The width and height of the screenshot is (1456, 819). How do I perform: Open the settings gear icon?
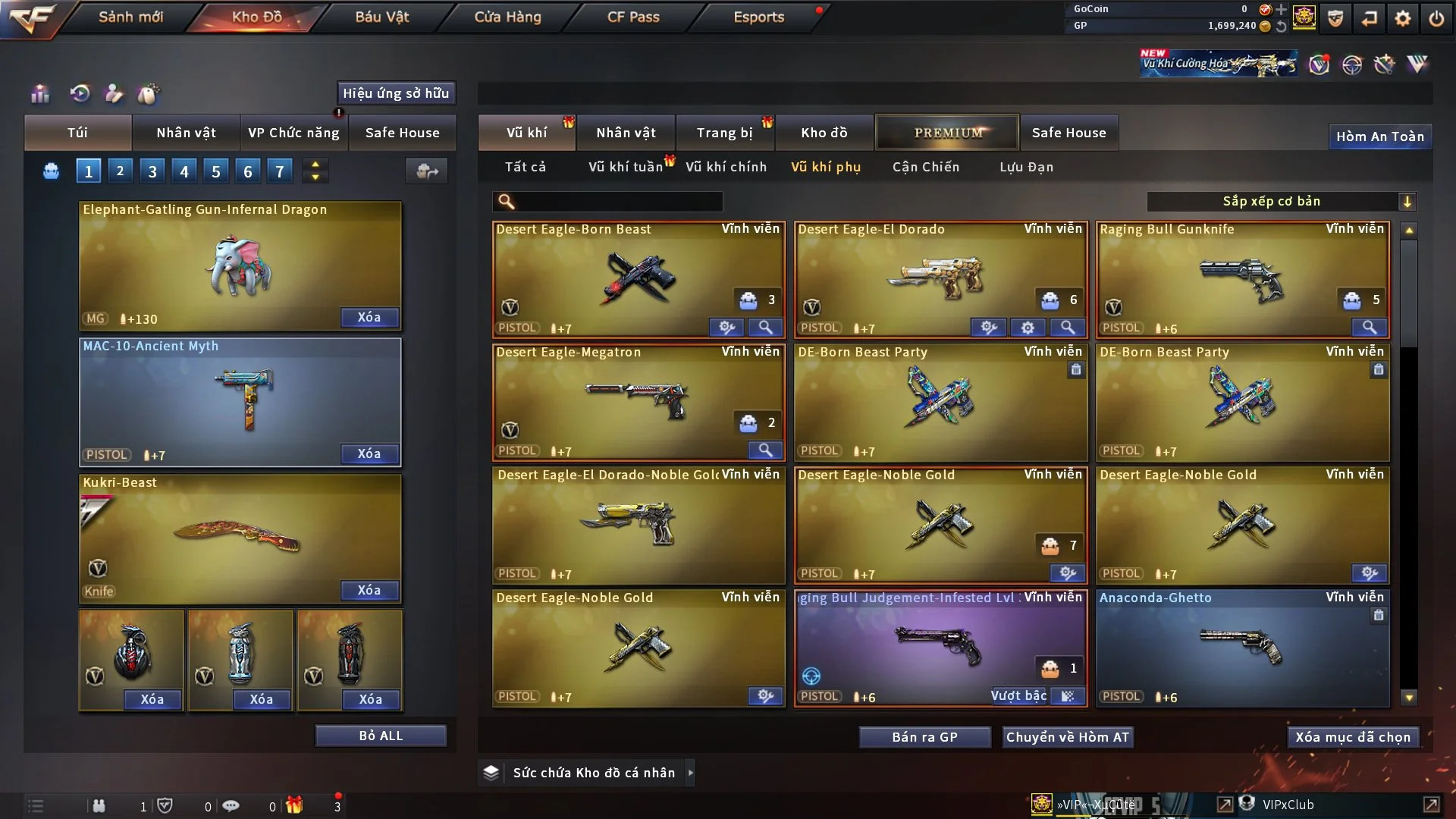[1402, 18]
